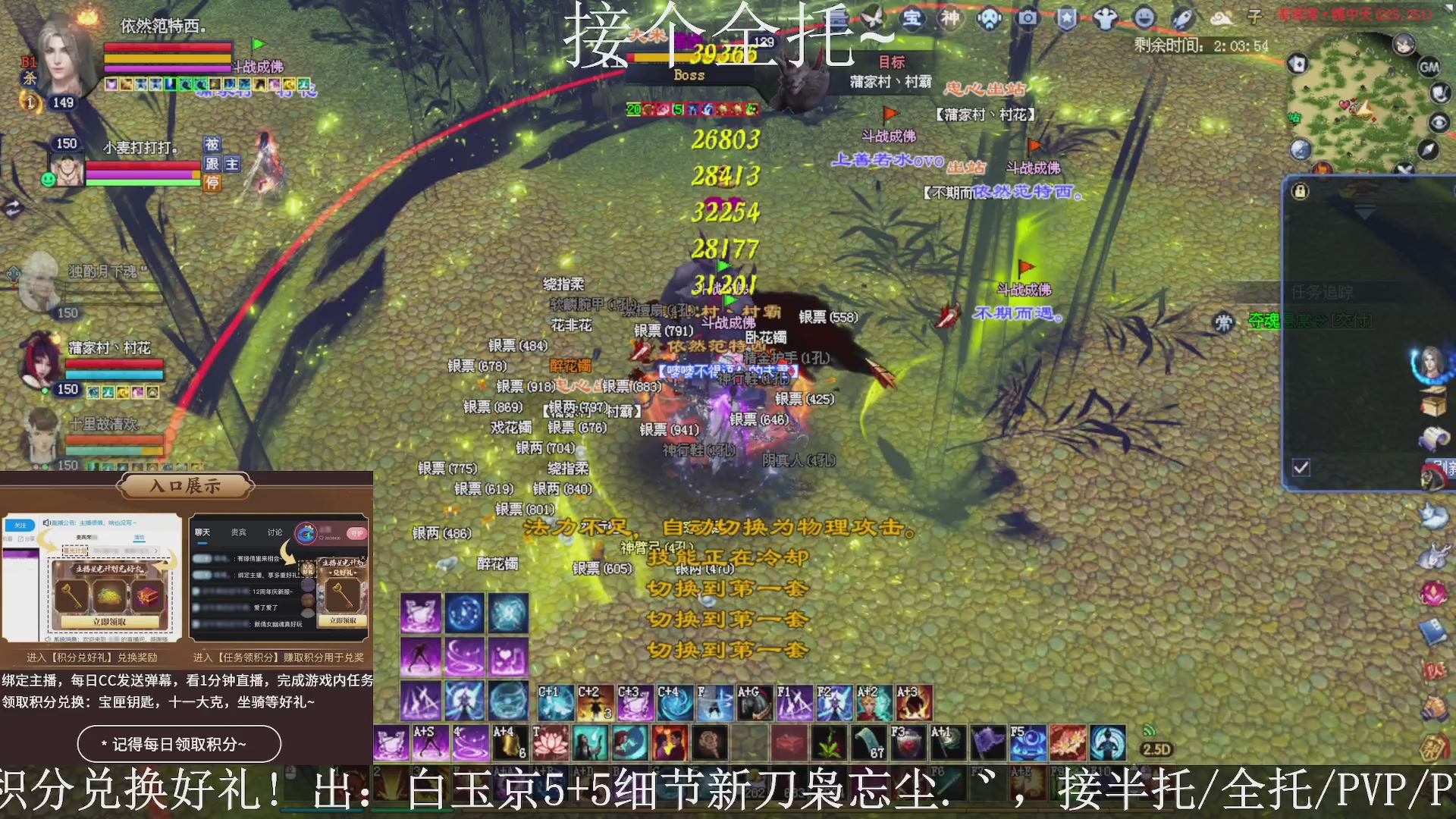
Task: Toggle the 停 button on 小麦打打打's frame
Action: [212, 184]
